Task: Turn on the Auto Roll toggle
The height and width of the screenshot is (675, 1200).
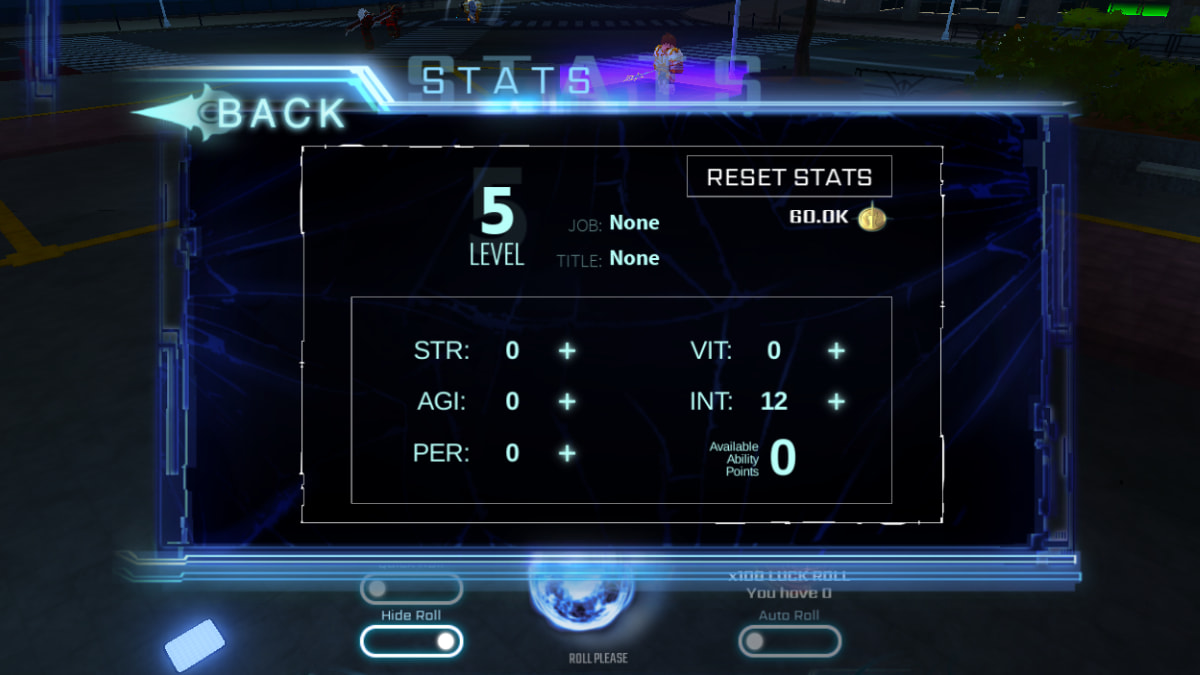Action: pos(789,641)
